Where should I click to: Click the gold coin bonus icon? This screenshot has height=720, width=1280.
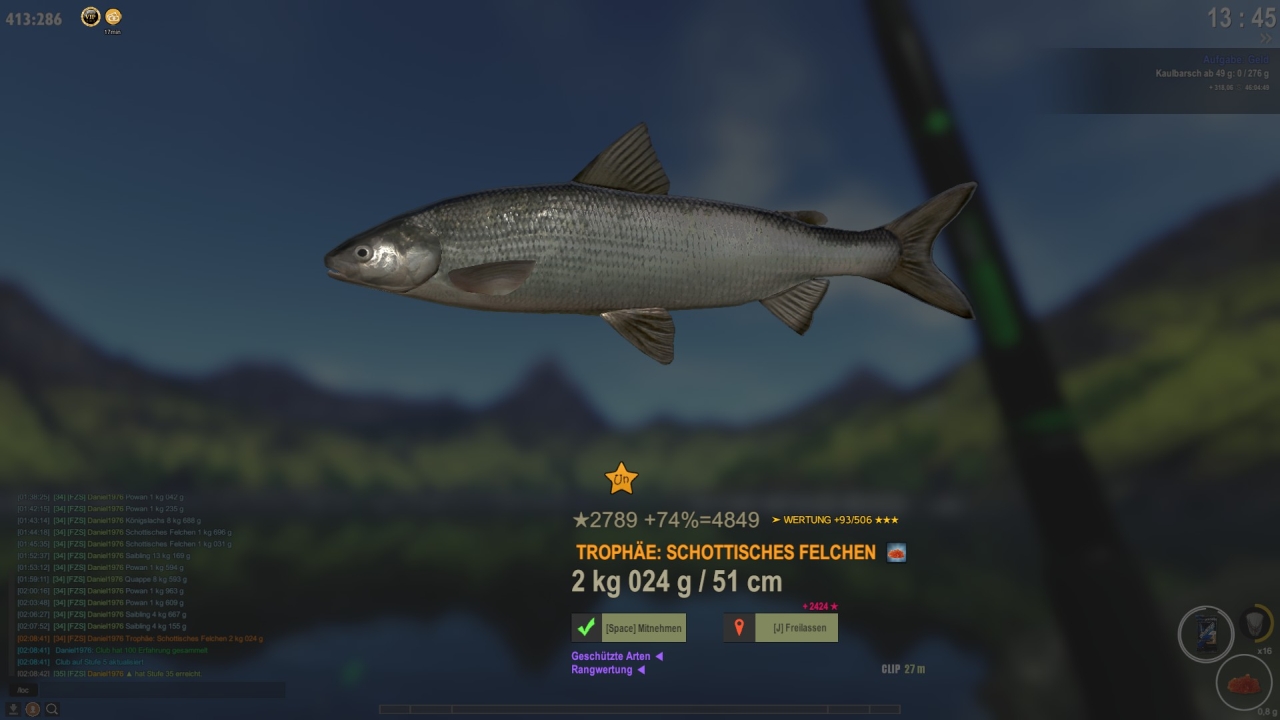point(113,16)
